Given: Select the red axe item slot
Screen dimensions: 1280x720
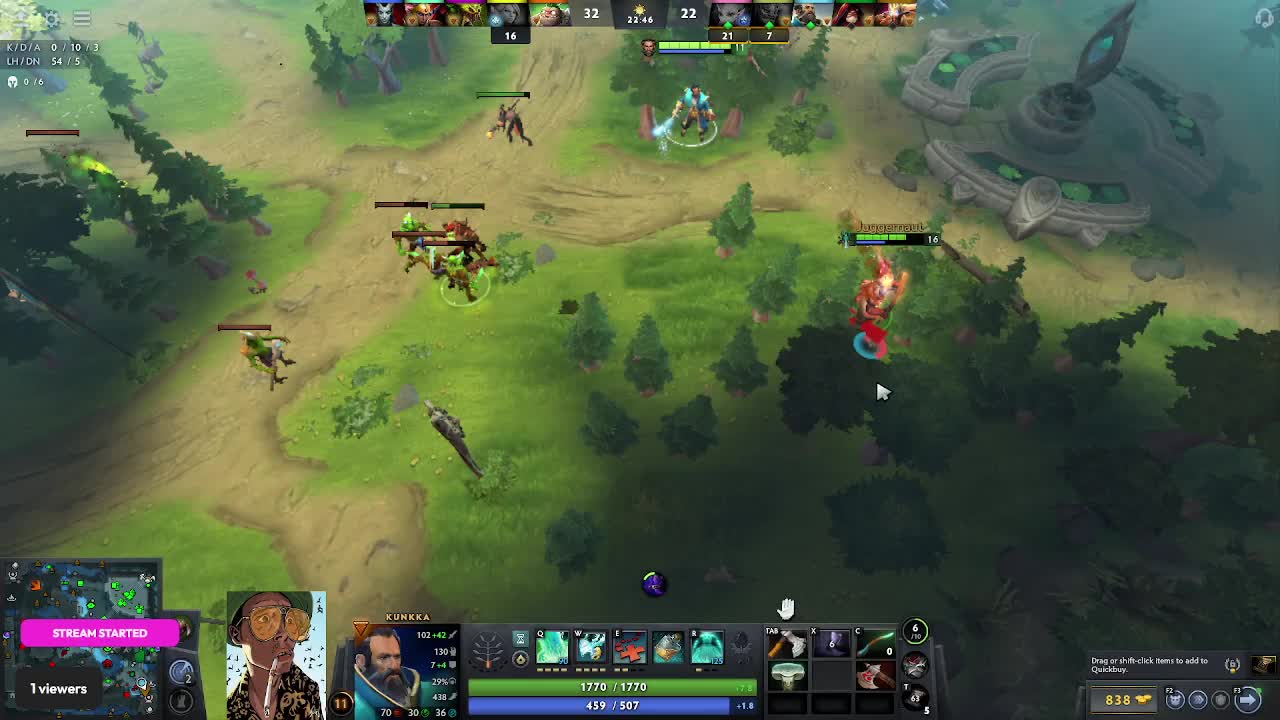Looking at the screenshot, I should tap(875, 677).
